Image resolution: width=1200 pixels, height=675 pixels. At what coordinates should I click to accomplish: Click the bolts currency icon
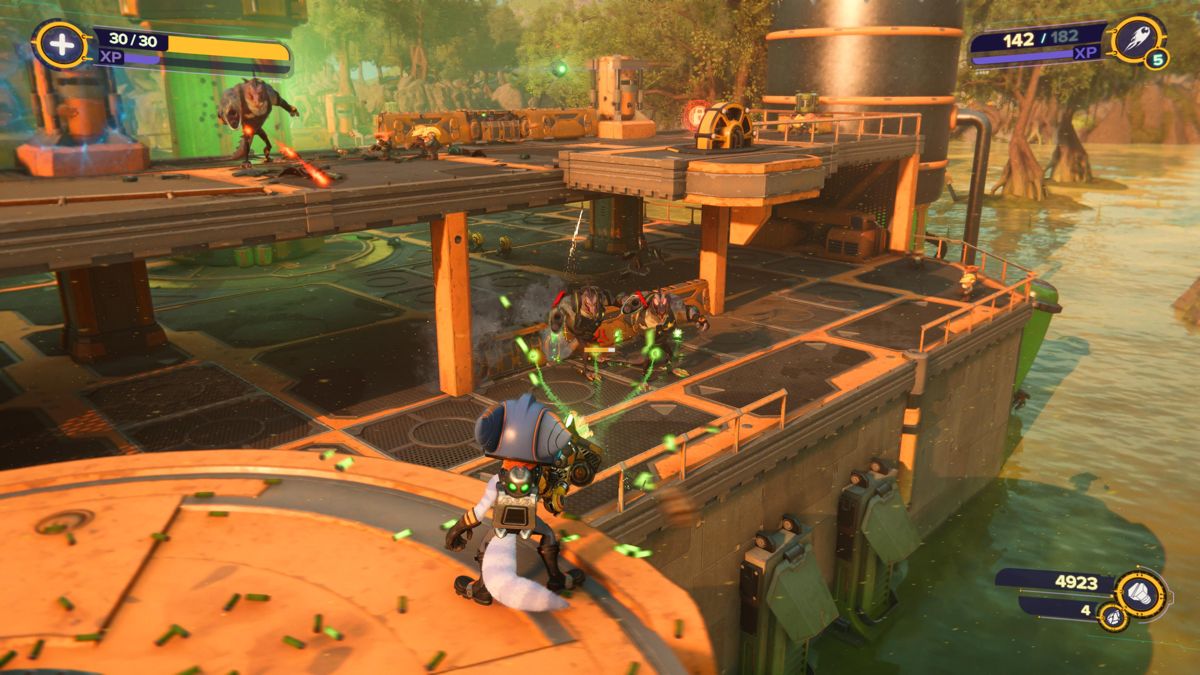click(1140, 594)
